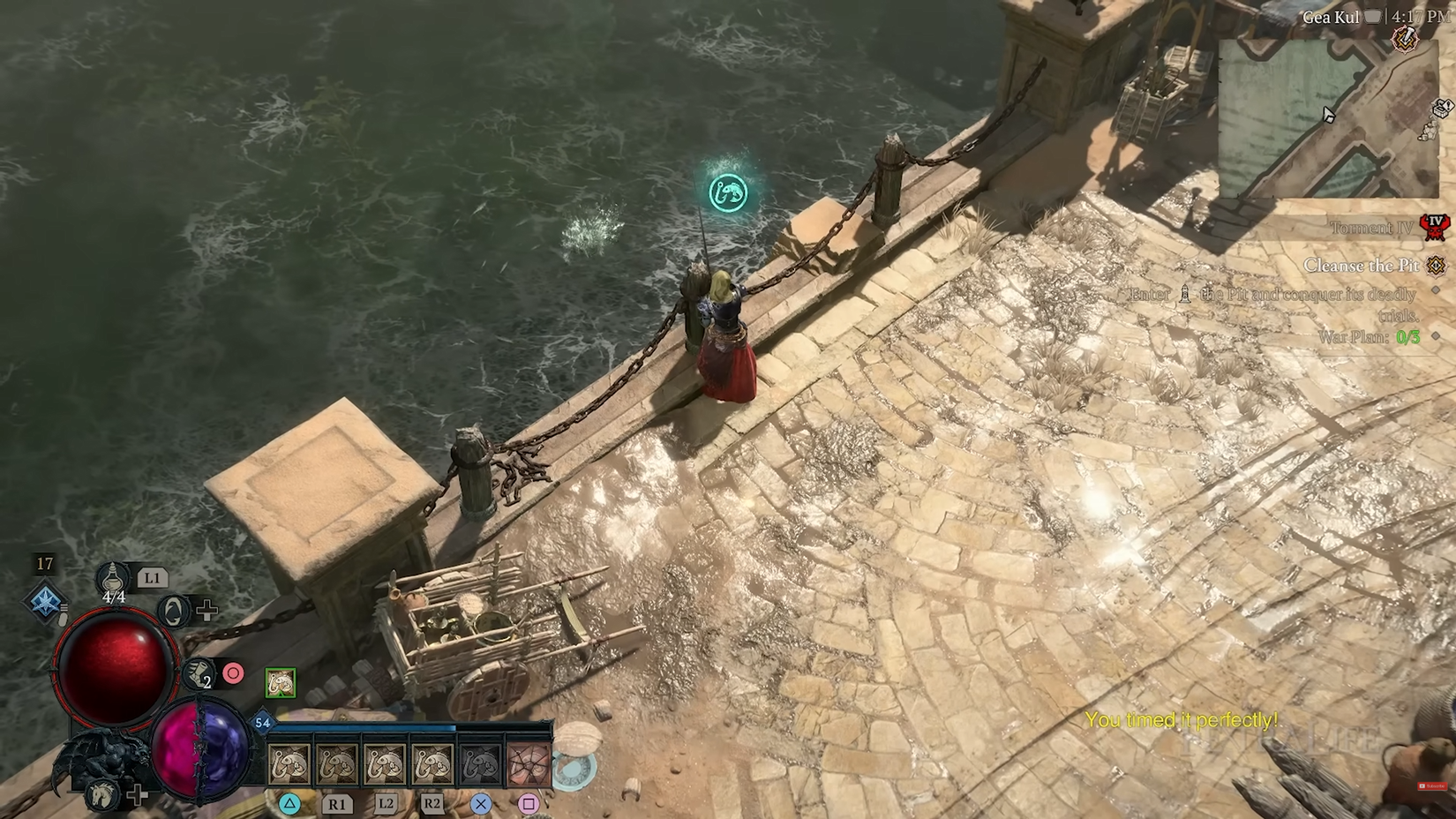Screen dimensions: 1456x819
Task: Use the healing potion icon
Action: 113,579
